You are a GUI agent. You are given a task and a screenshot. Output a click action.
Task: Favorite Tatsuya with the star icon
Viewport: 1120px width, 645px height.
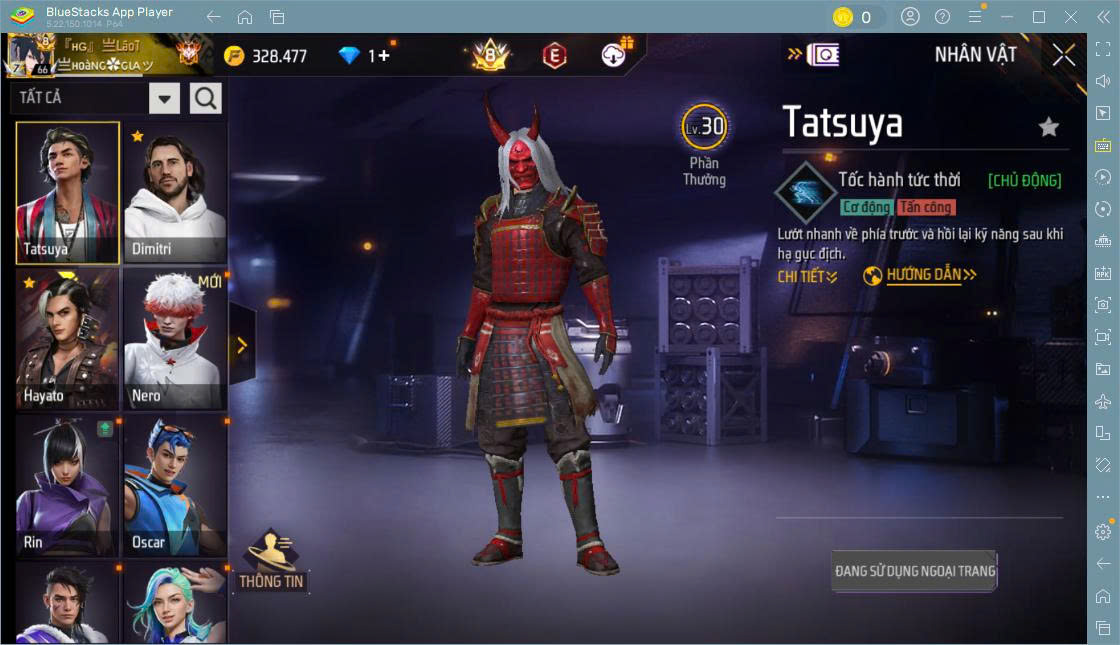1048,126
